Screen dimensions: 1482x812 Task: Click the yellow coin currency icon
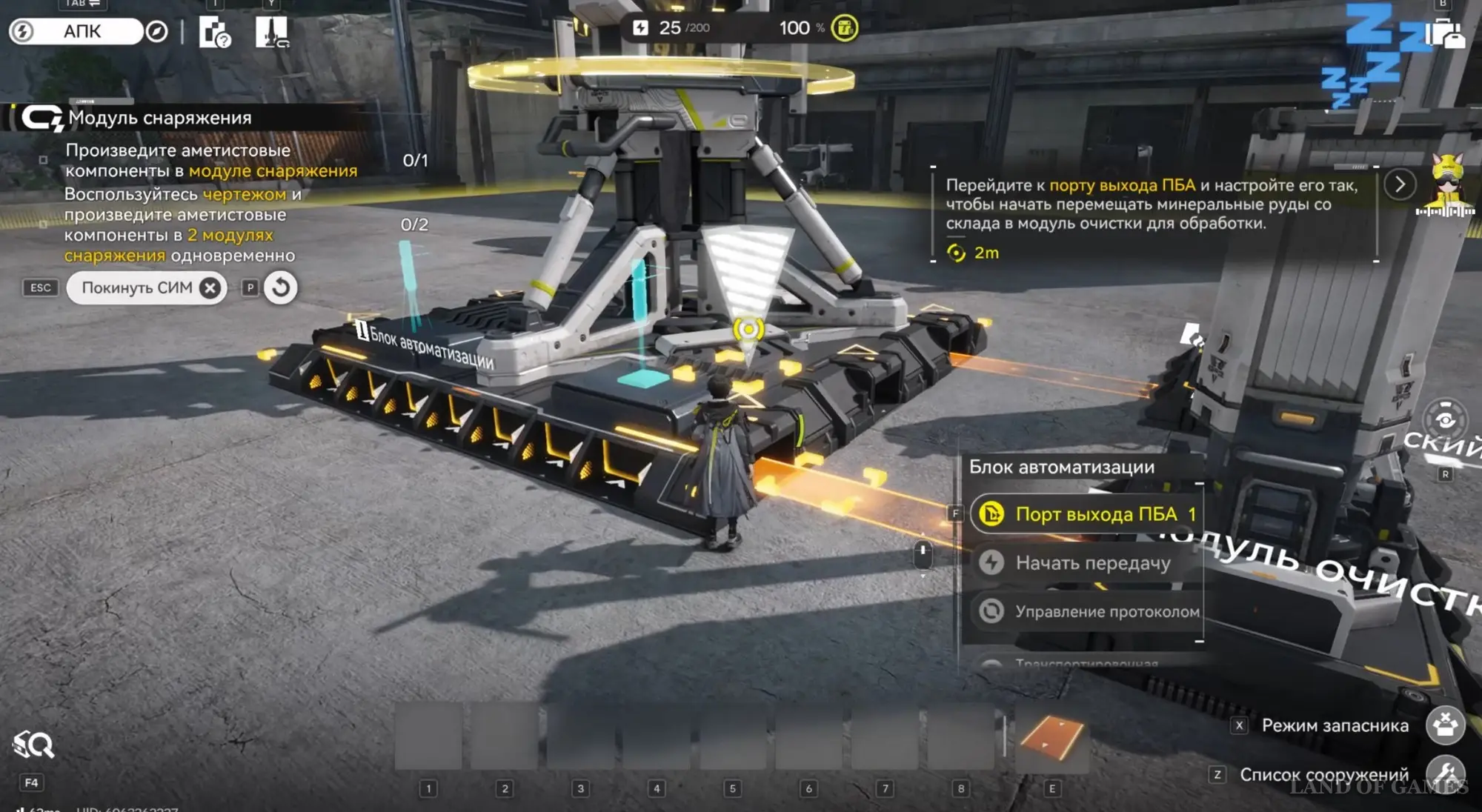point(845,28)
